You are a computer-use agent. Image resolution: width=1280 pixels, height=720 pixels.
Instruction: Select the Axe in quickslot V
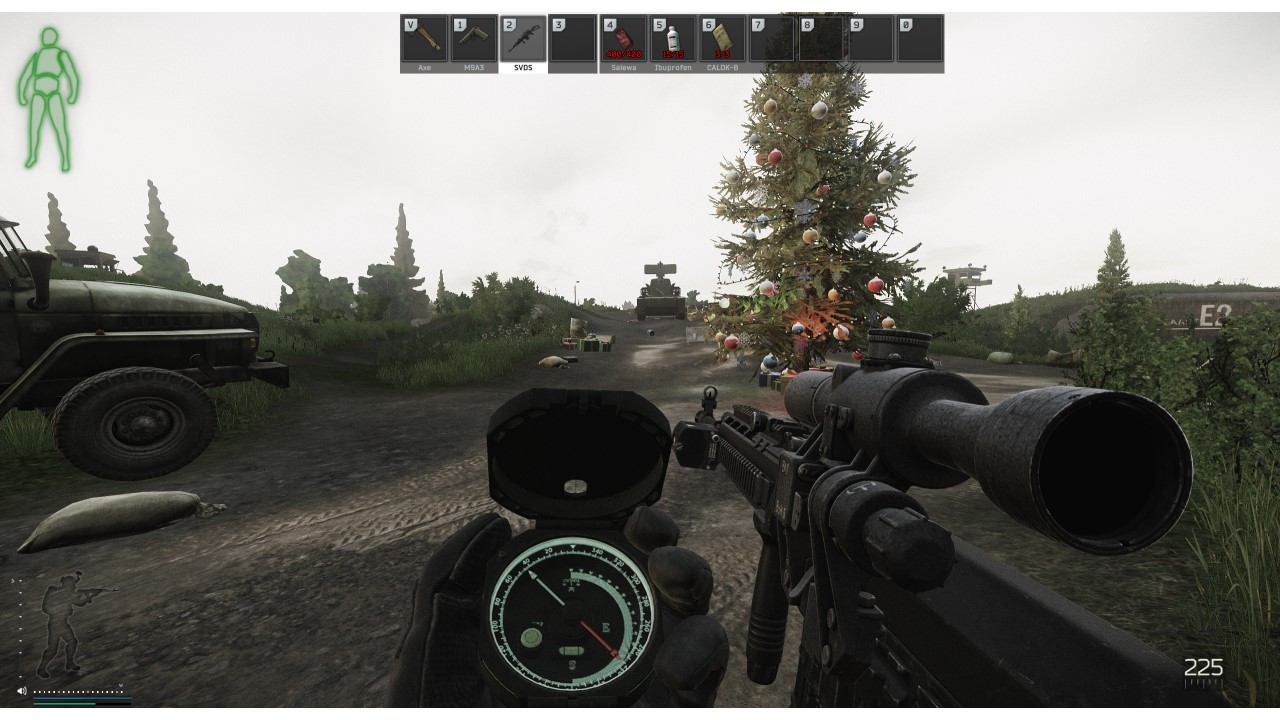pyautogui.click(x=423, y=38)
